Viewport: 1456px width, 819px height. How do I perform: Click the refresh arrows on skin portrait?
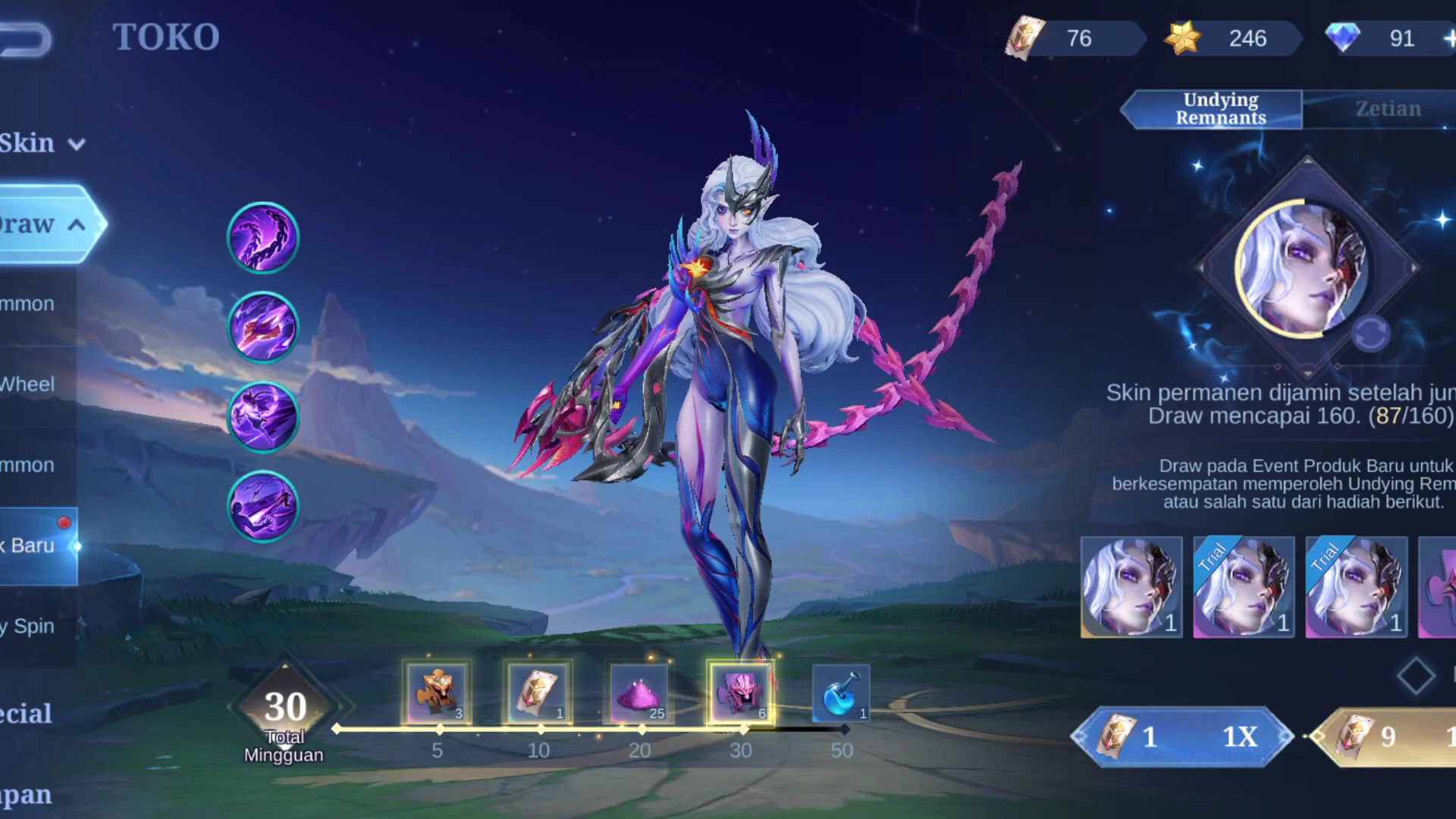click(x=1370, y=334)
